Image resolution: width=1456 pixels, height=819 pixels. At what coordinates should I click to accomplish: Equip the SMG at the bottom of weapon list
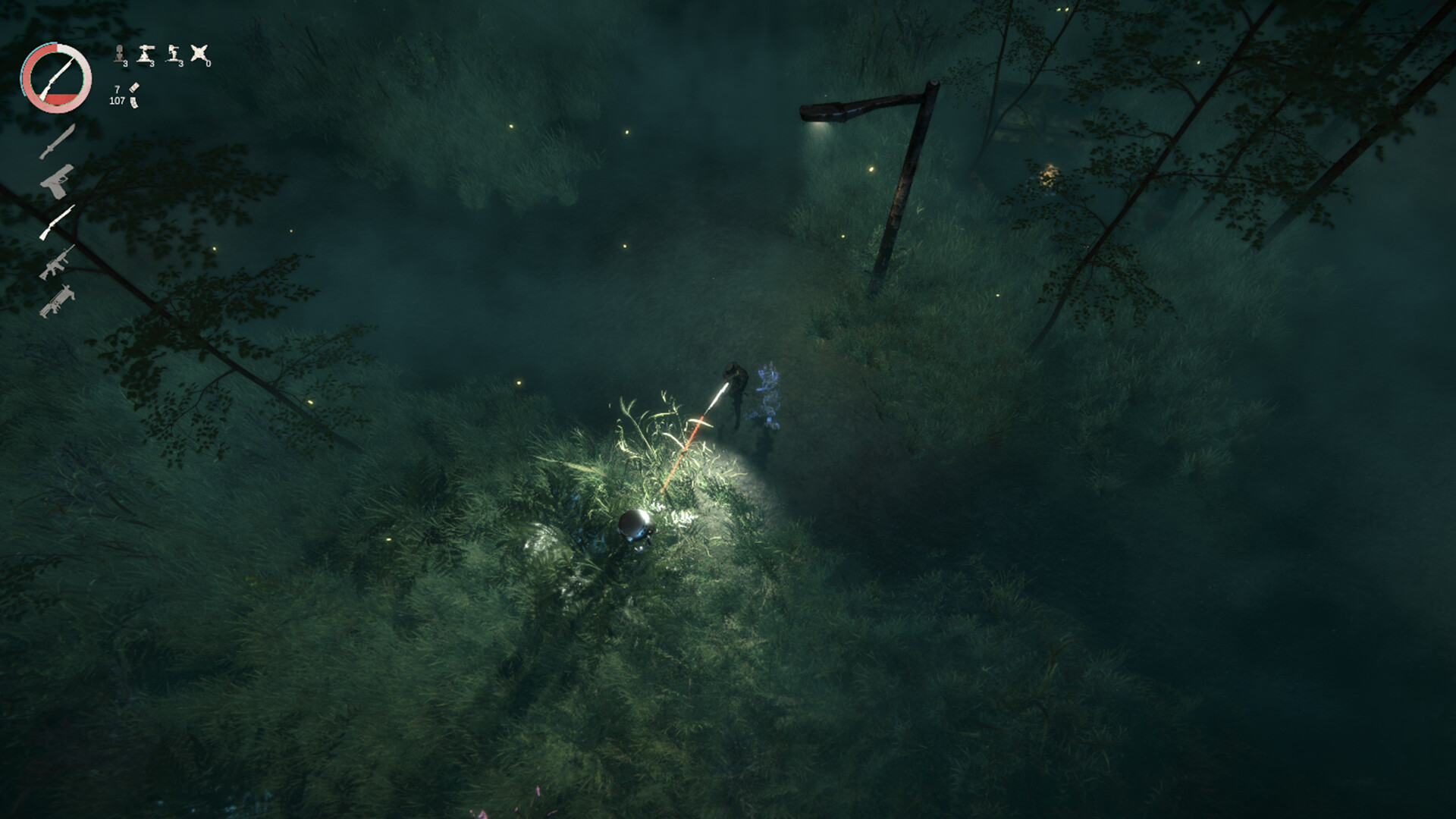(x=56, y=300)
